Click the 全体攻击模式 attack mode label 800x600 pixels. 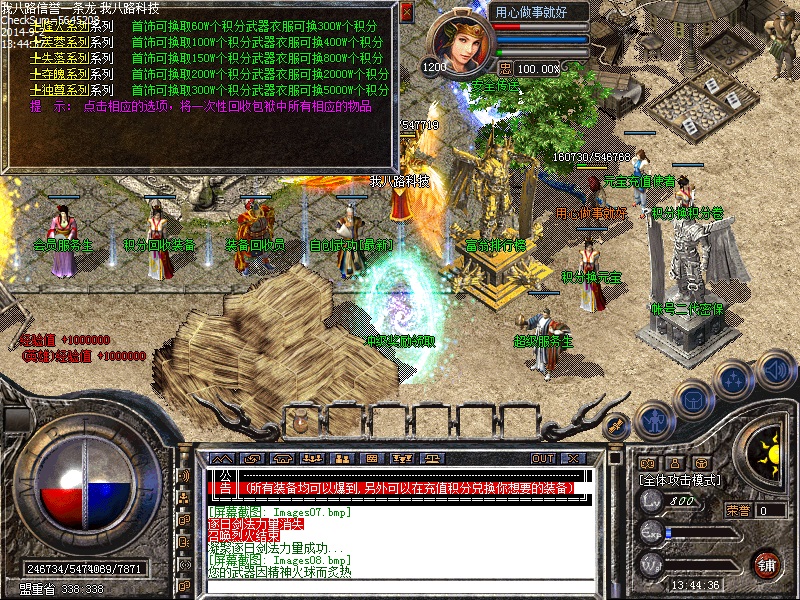click(x=681, y=481)
